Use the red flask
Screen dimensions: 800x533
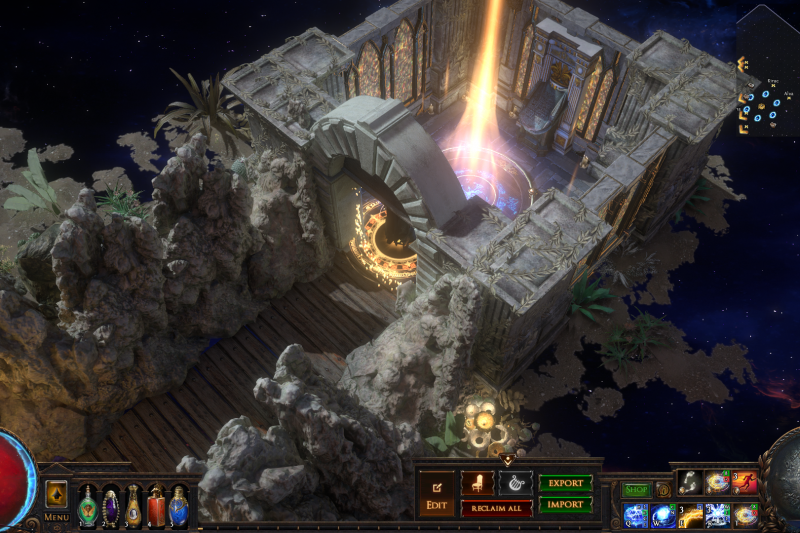pos(156,506)
